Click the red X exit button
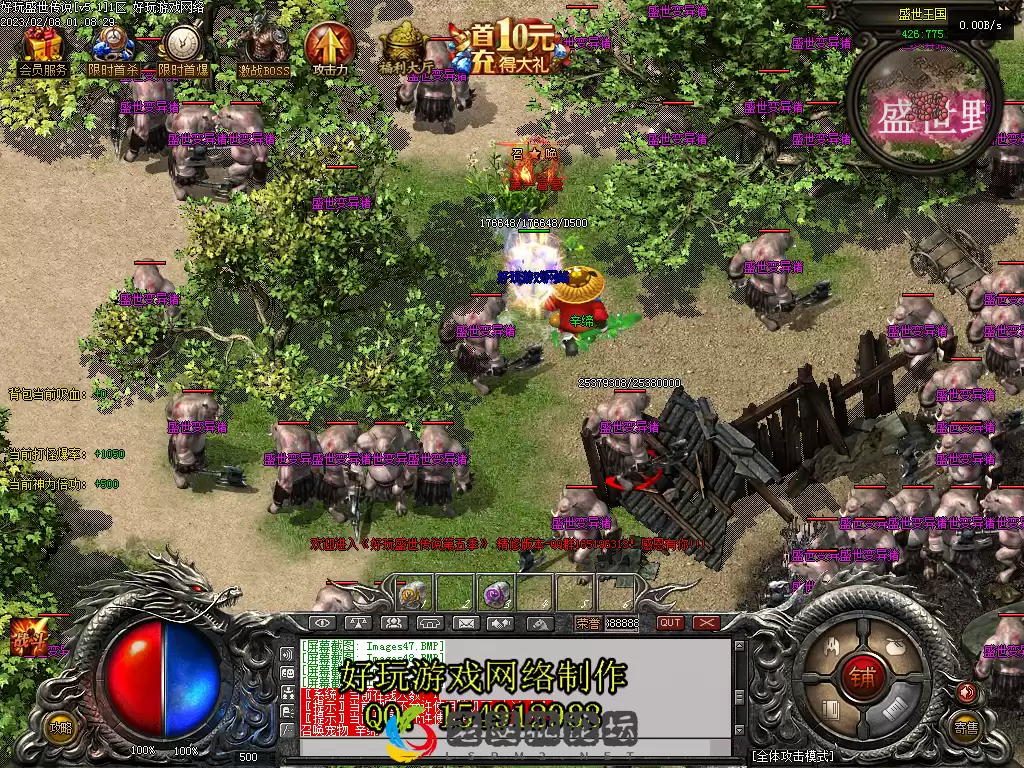 [x=707, y=623]
